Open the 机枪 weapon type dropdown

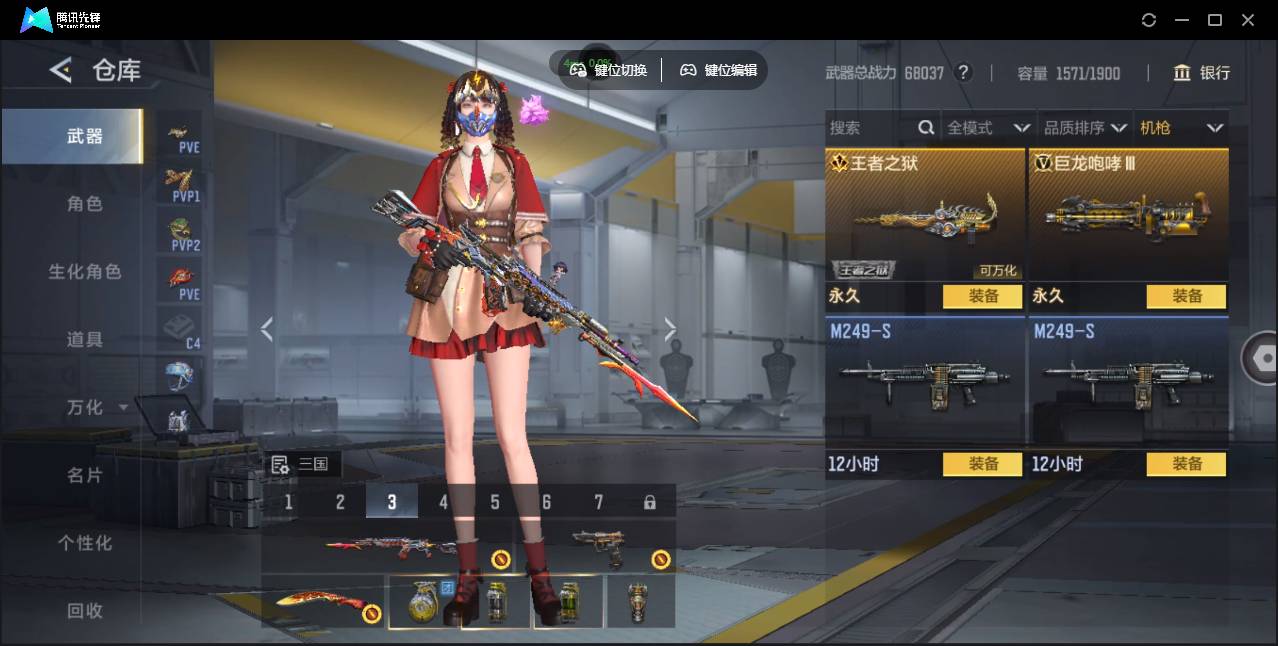click(x=1181, y=128)
